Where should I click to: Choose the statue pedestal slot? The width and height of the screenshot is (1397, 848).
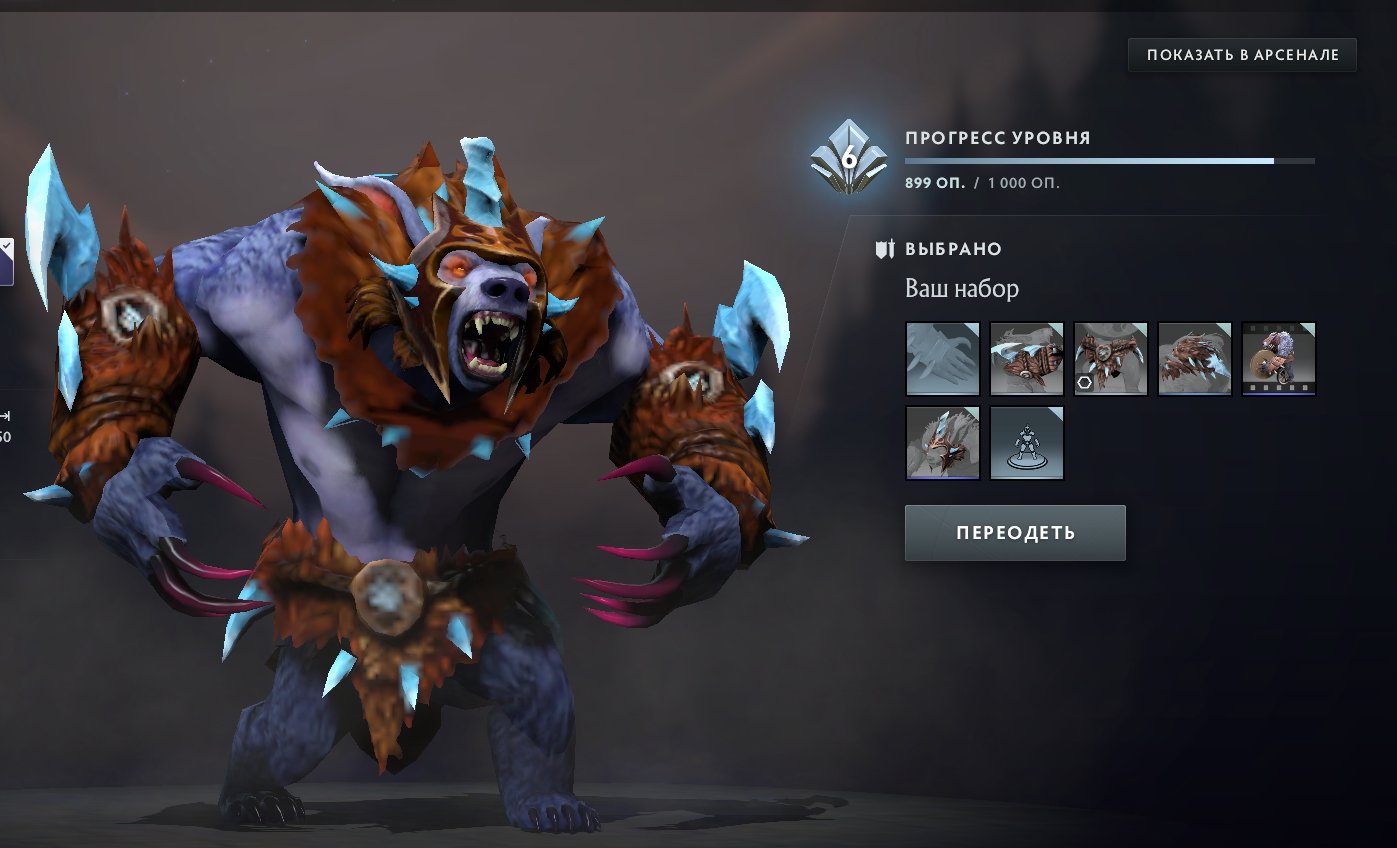click(x=1026, y=443)
